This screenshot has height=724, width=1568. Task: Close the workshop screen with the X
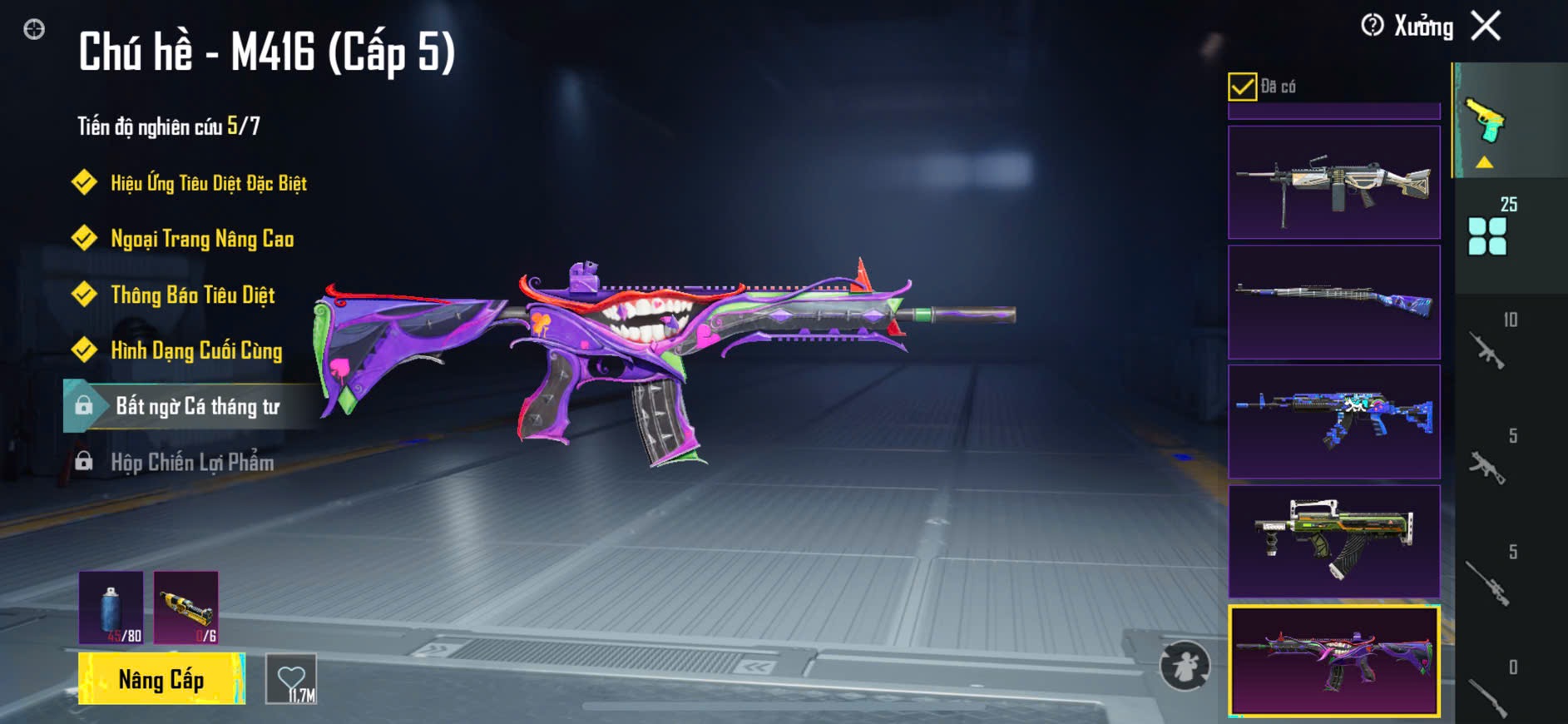[1486, 26]
